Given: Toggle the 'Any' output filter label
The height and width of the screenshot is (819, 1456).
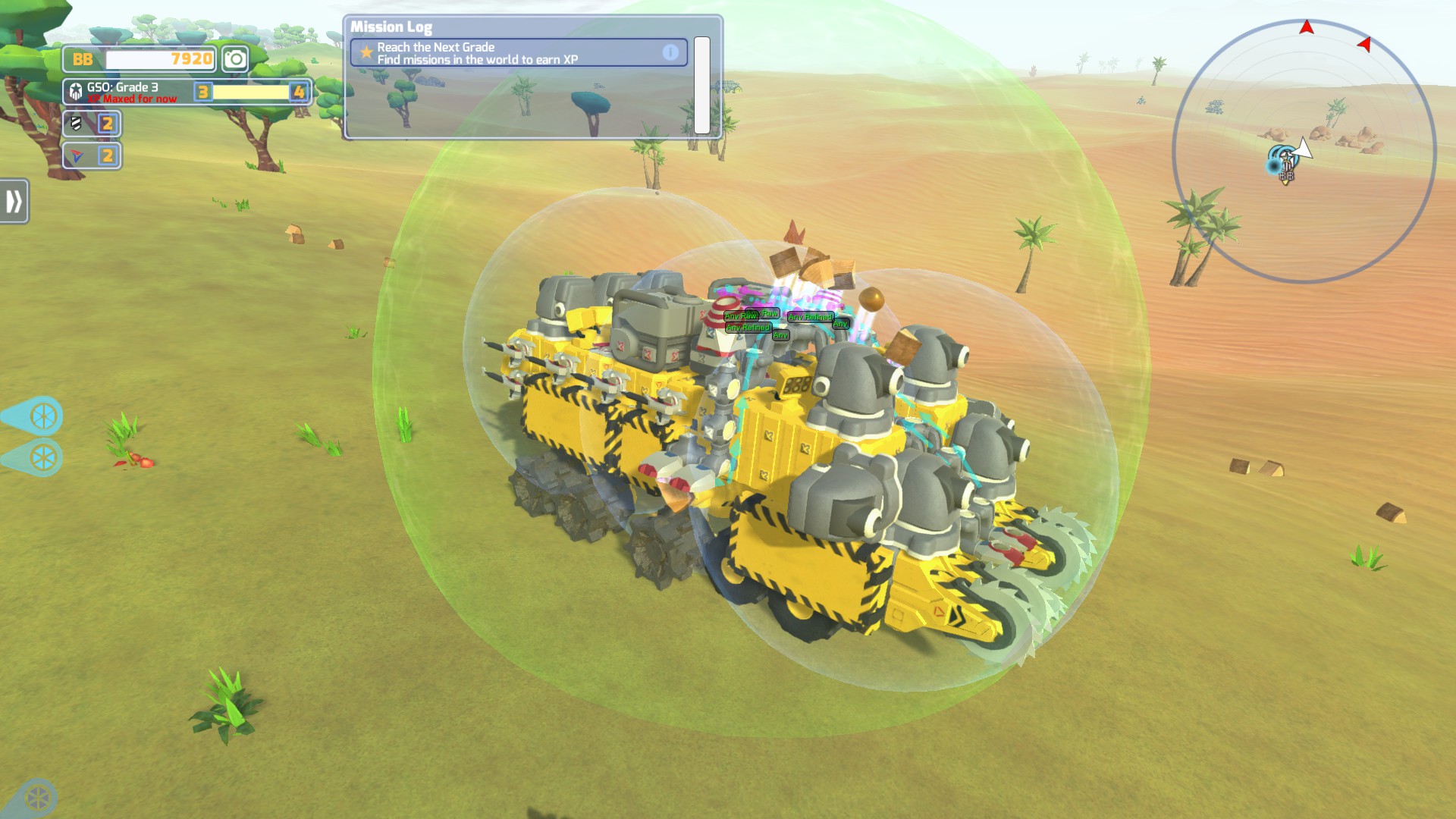Looking at the screenshot, I should click(781, 336).
